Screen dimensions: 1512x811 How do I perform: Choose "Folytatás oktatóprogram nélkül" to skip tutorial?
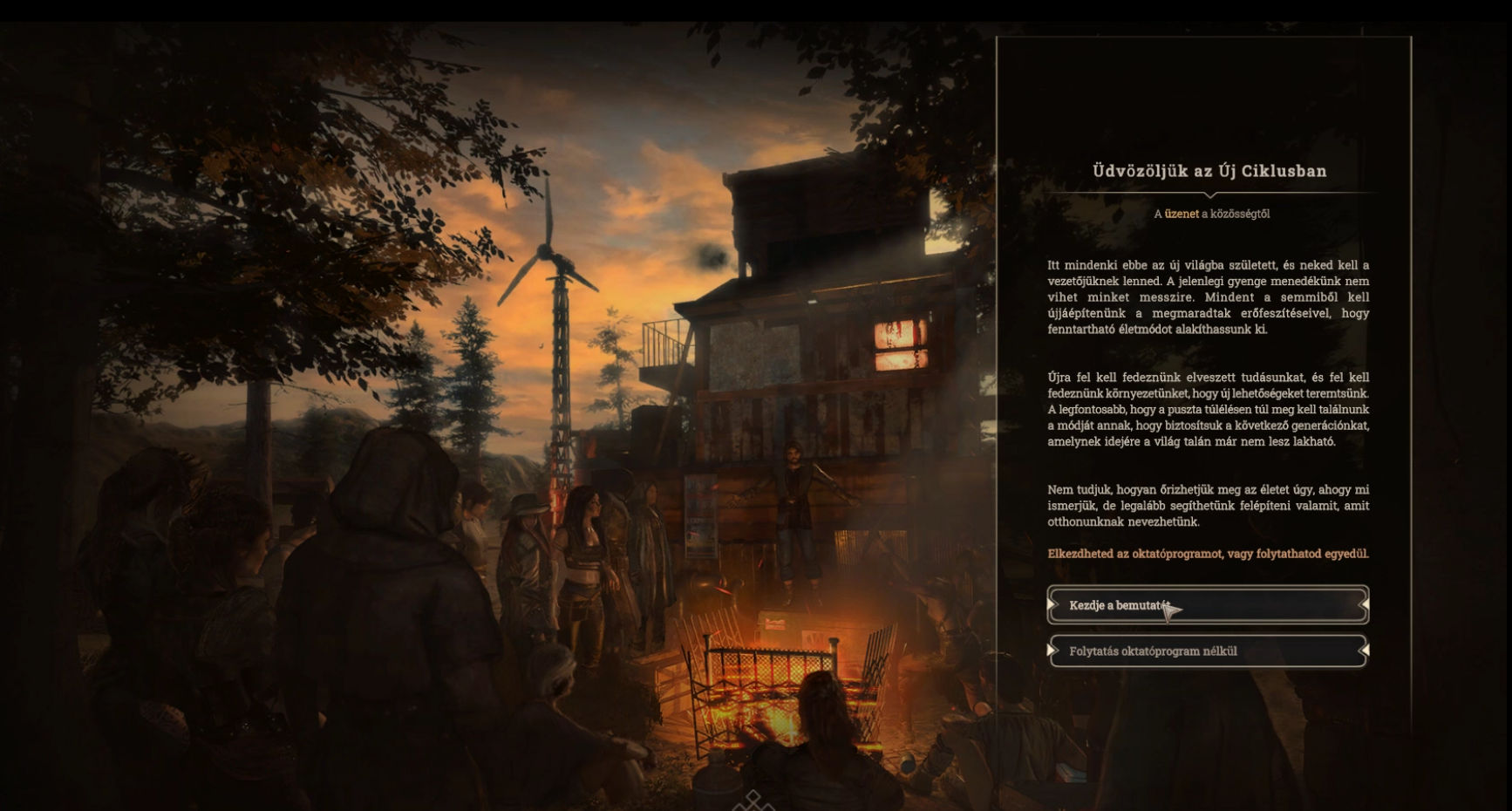tap(1208, 651)
